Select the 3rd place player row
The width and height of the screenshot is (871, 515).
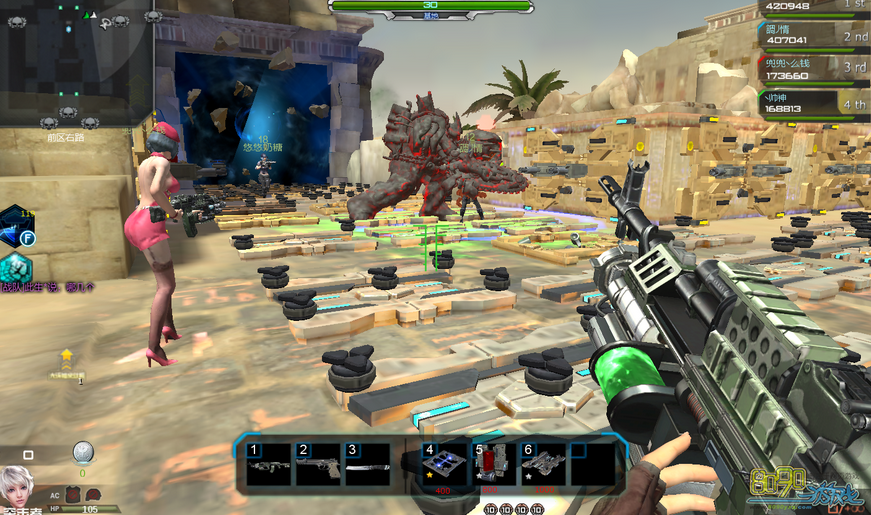click(812, 70)
